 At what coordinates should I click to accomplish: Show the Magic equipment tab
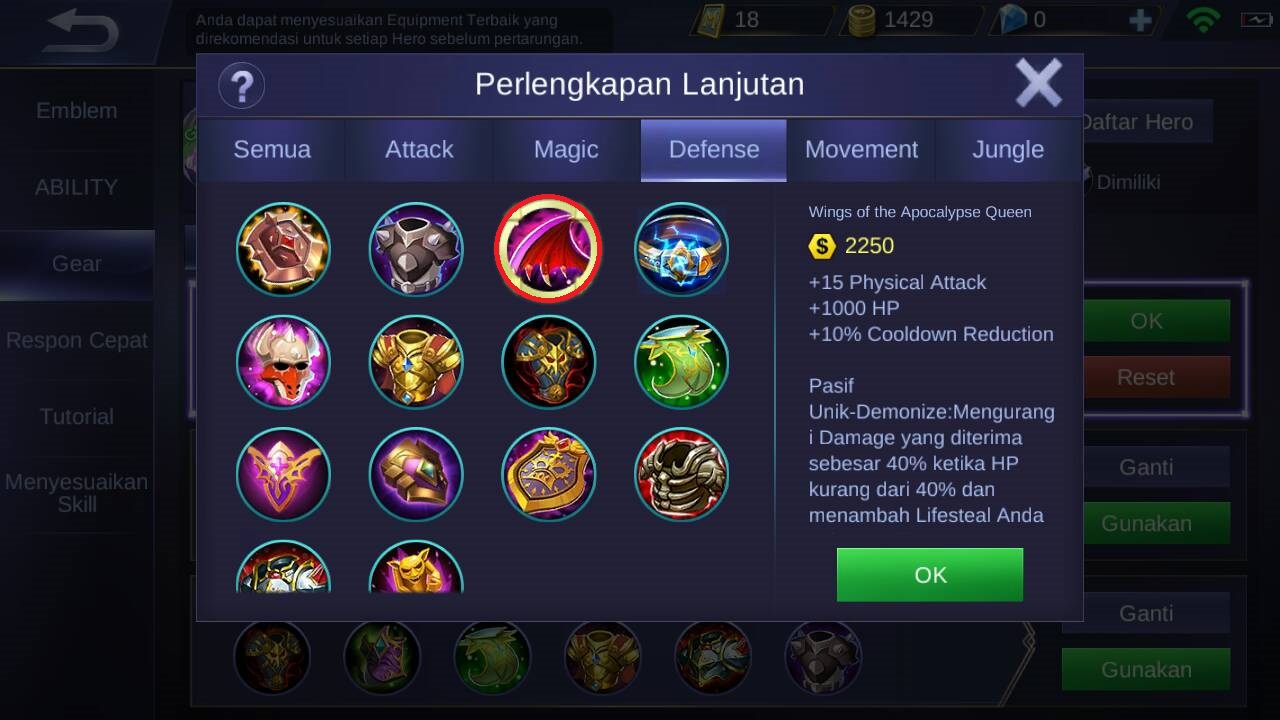click(x=566, y=150)
